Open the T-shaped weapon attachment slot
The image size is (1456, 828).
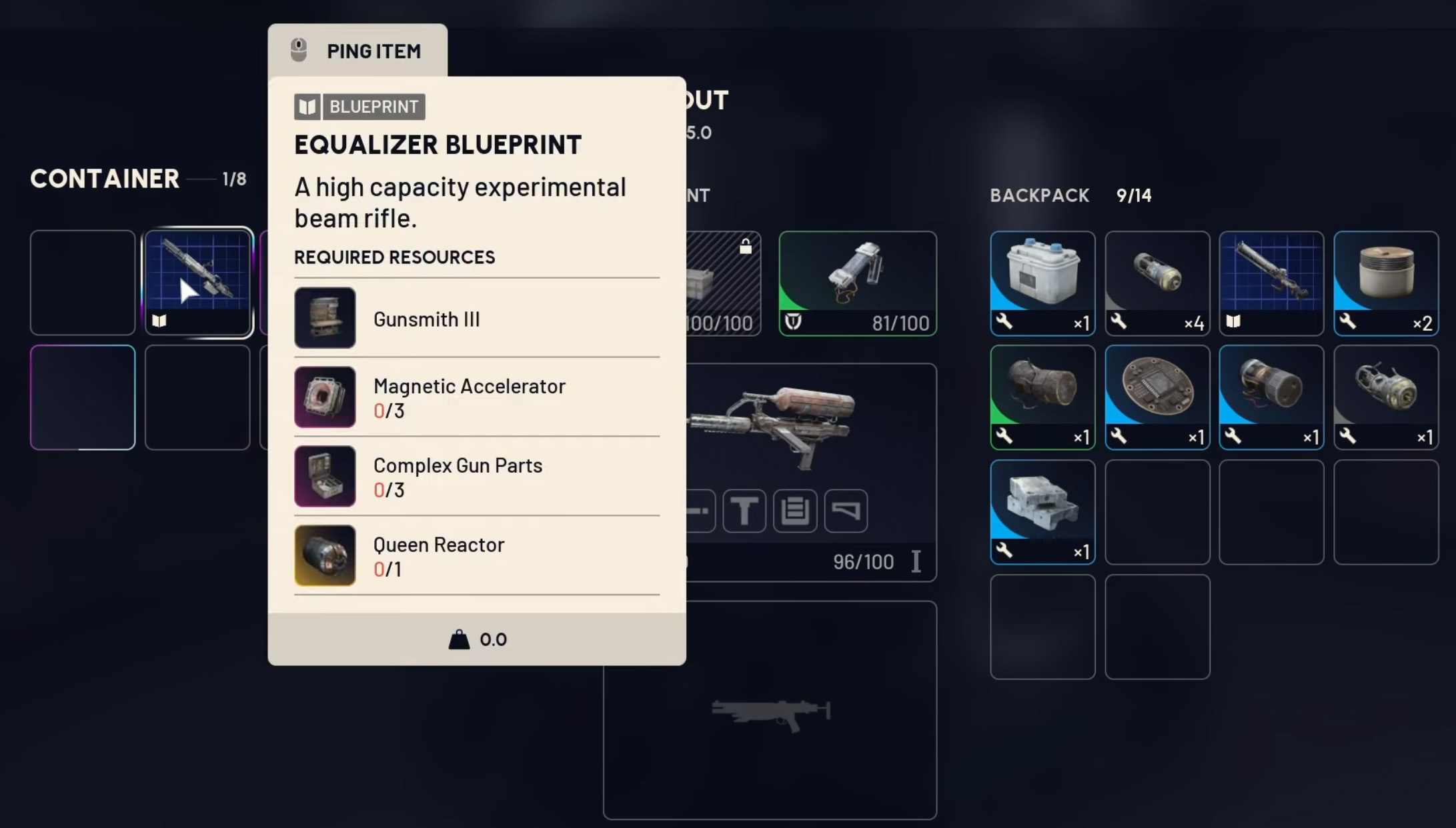(744, 511)
